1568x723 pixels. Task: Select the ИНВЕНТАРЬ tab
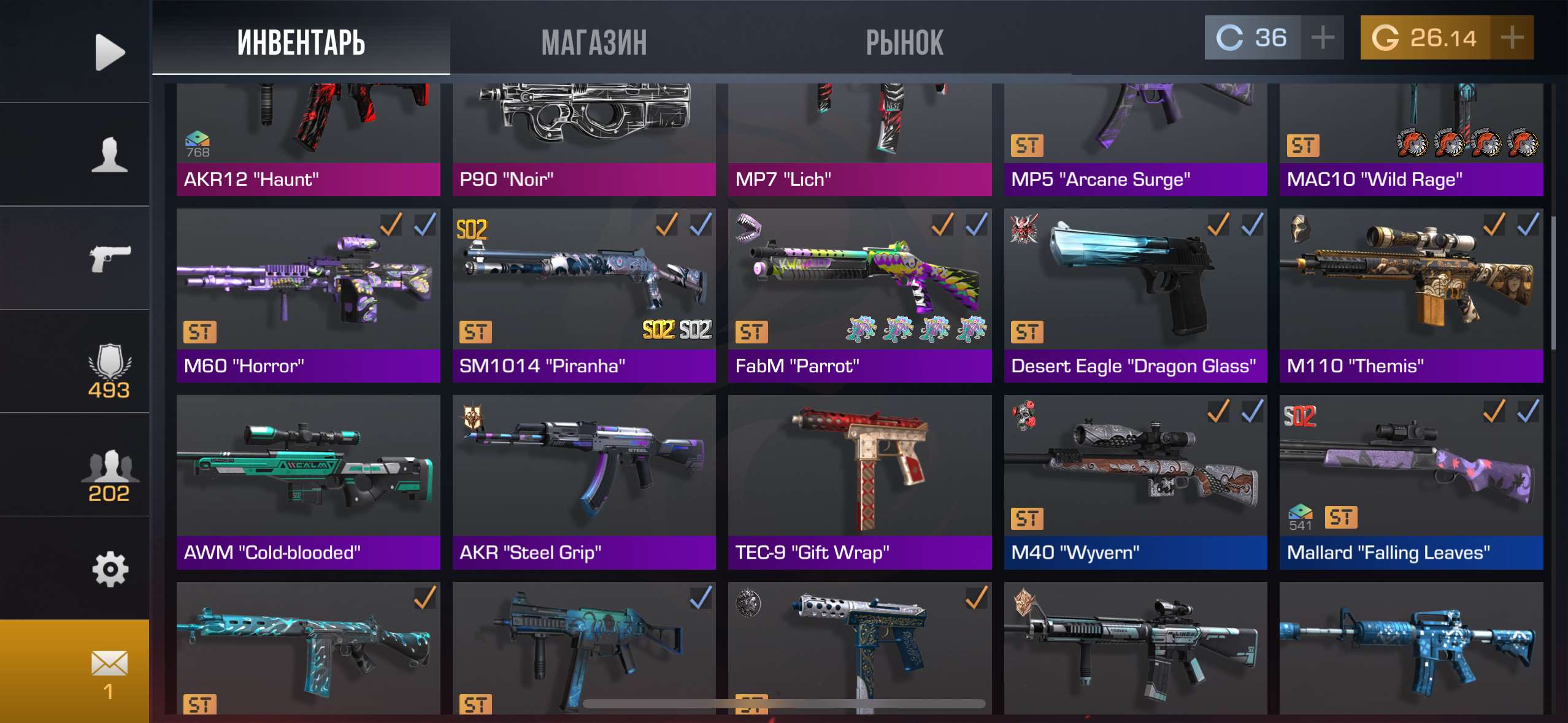tap(301, 42)
